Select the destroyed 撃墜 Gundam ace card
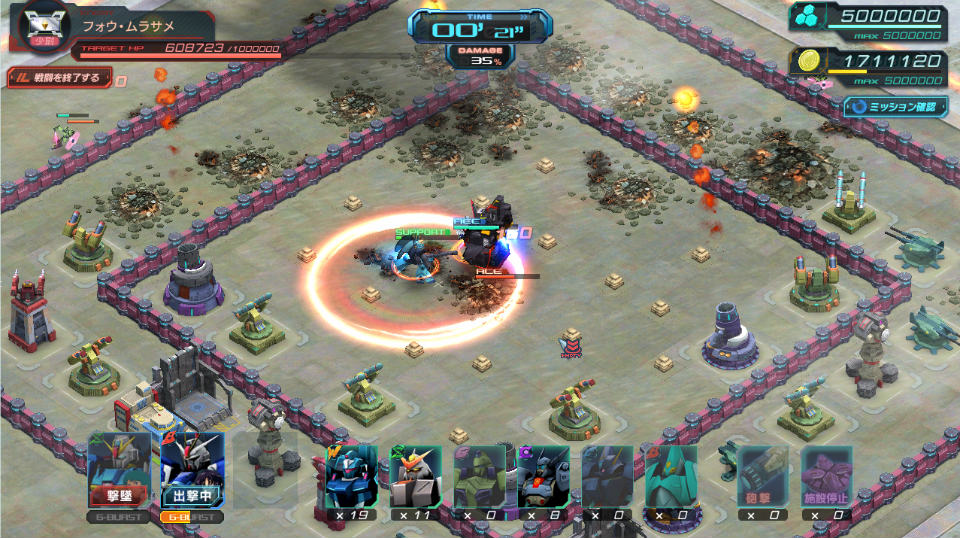 pyautogui.click(x=119, y=471)
